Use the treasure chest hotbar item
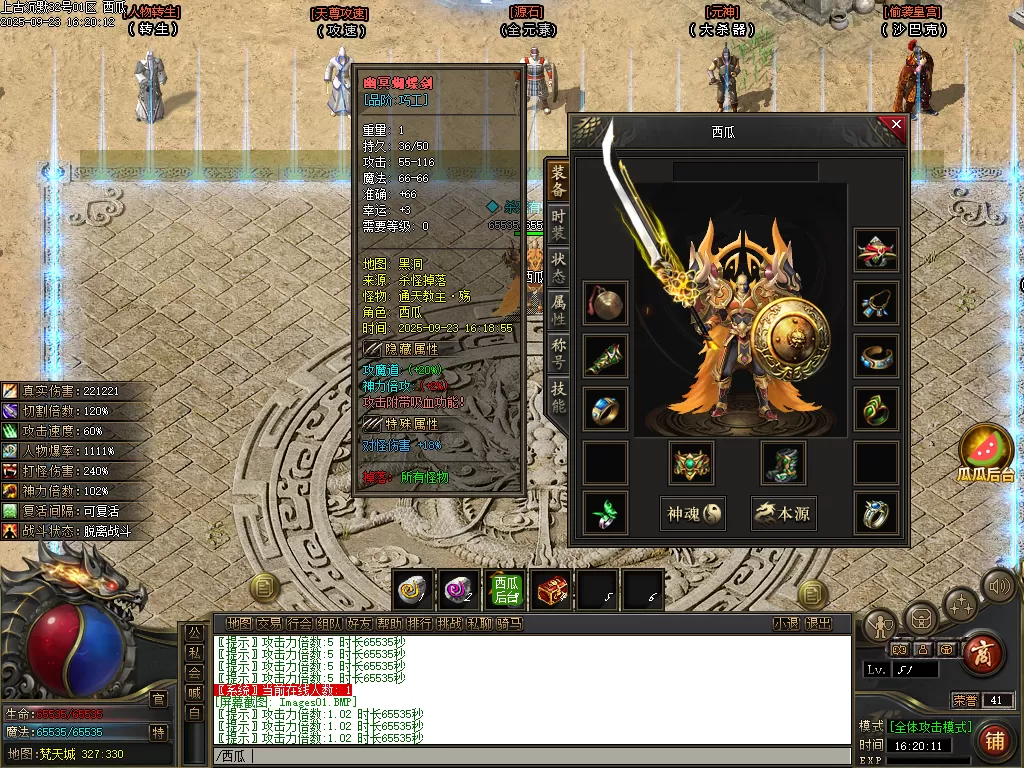 click(551, 591)
